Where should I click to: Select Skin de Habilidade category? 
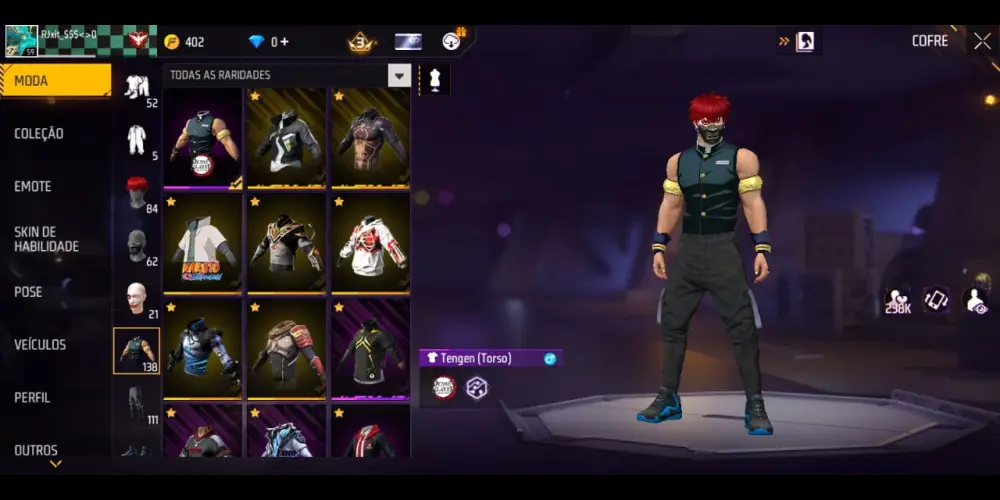pyautogui.click(x=46, y=239)
